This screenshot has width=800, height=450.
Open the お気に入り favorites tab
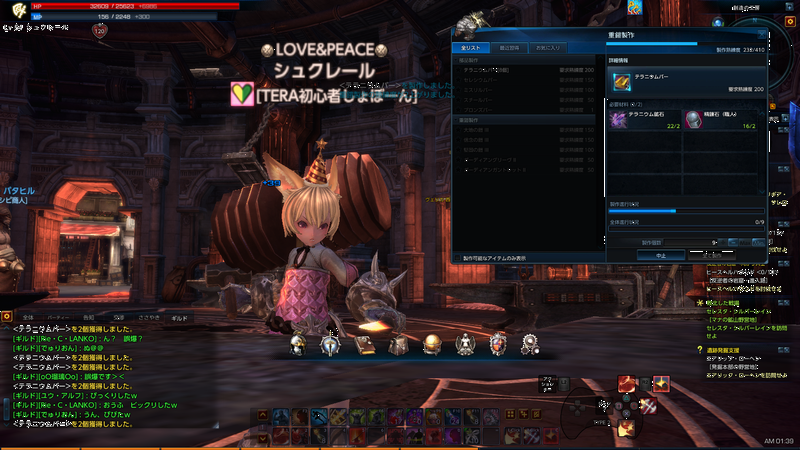pos(547,47)
